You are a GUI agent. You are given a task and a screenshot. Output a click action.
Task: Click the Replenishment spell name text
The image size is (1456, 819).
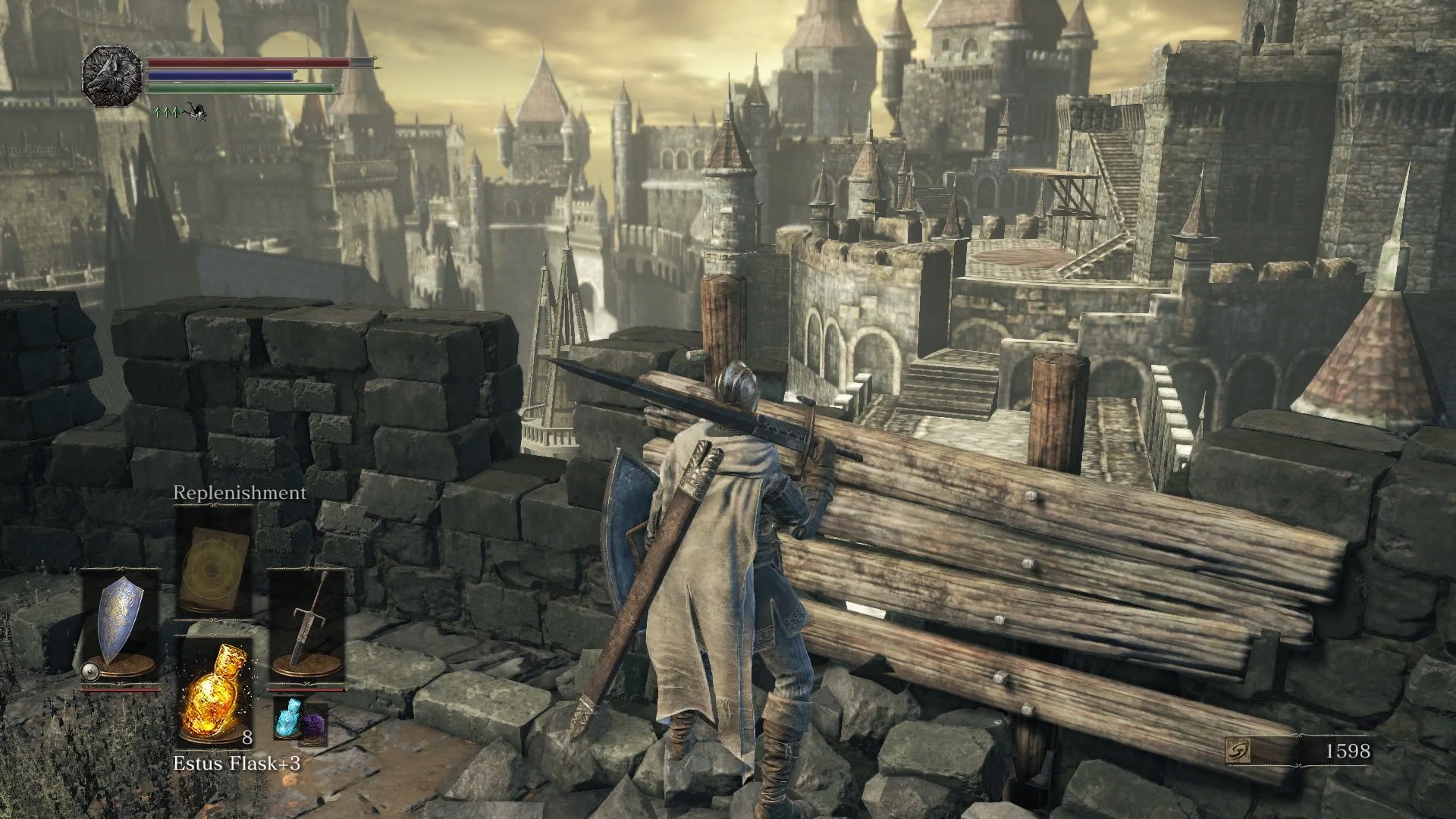238,493
